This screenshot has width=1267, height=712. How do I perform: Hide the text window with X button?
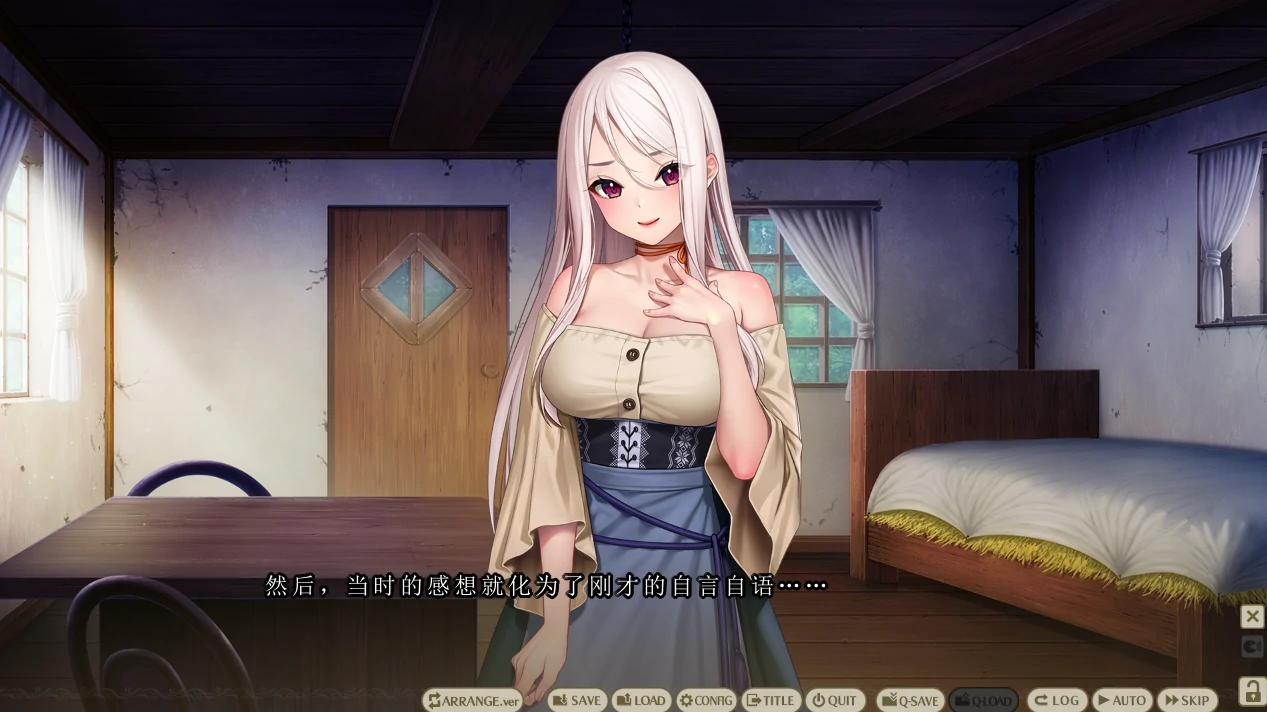pos(1252,616)
